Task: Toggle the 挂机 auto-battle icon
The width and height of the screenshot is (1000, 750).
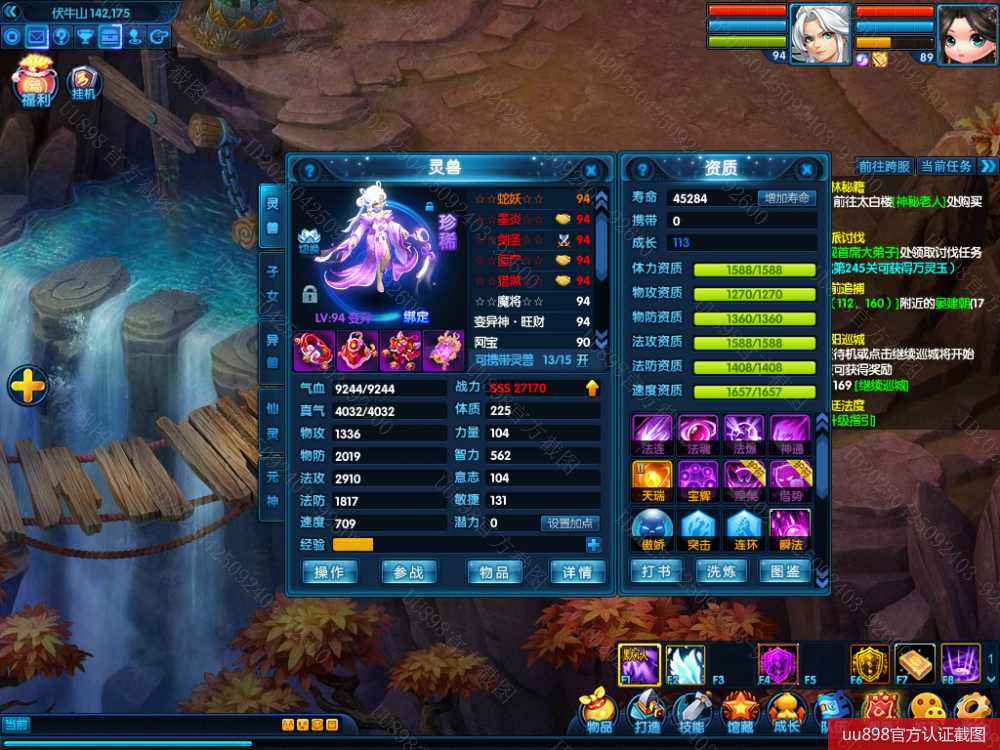Action: (x=84, y=83)
